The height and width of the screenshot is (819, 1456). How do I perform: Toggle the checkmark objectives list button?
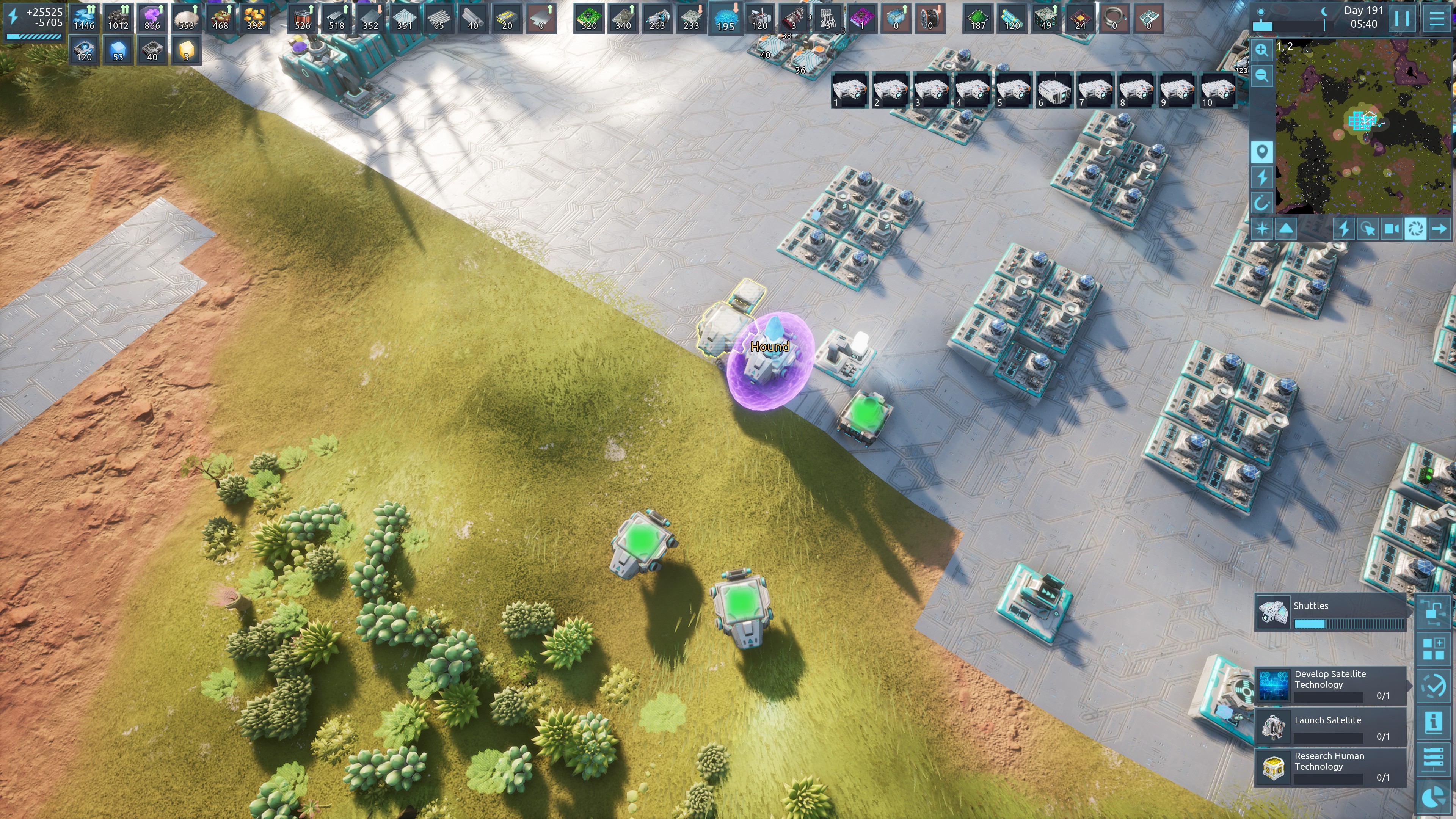[1434, 686]
